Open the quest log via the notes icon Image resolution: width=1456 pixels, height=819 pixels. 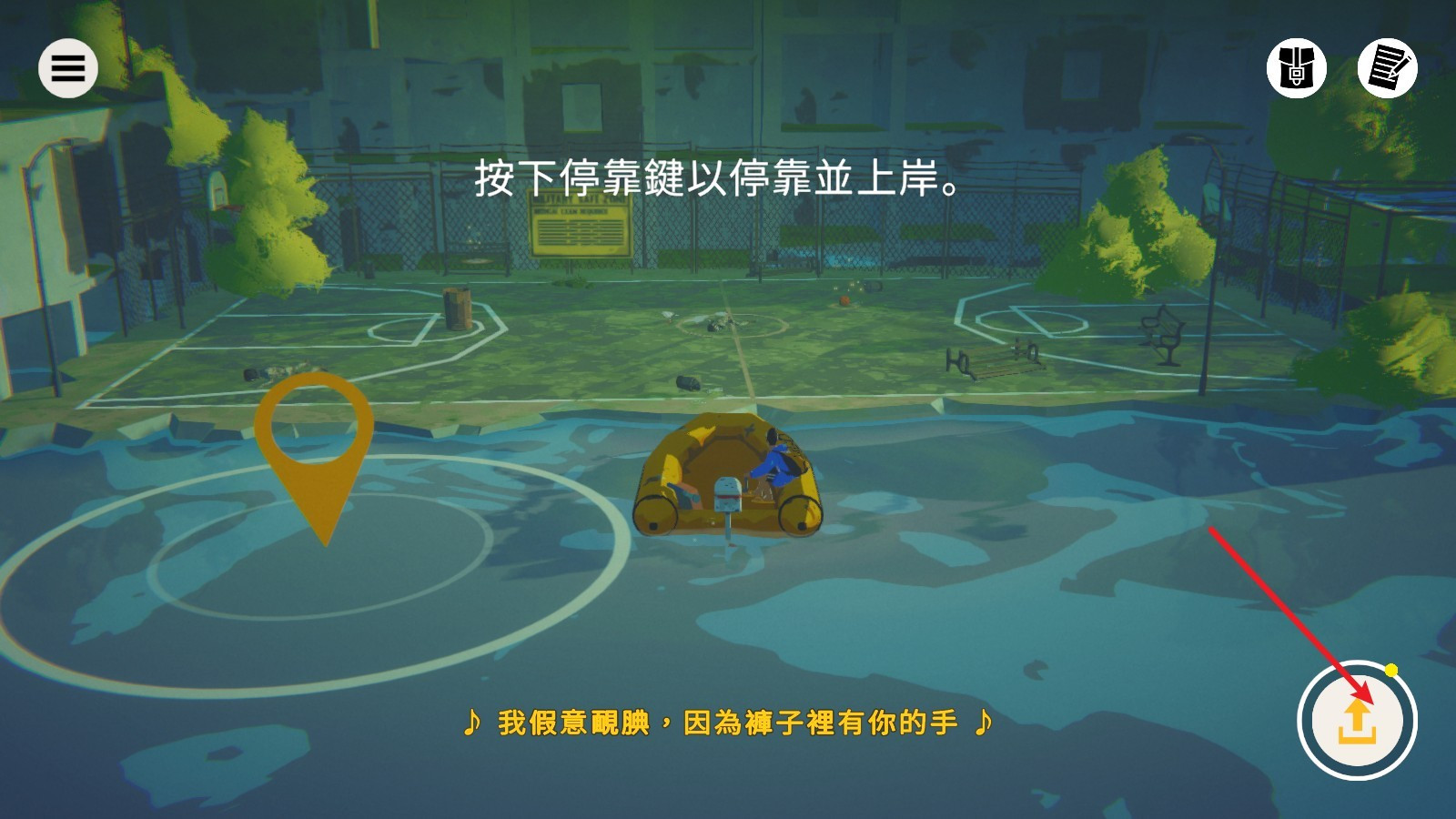point(1387,69)
